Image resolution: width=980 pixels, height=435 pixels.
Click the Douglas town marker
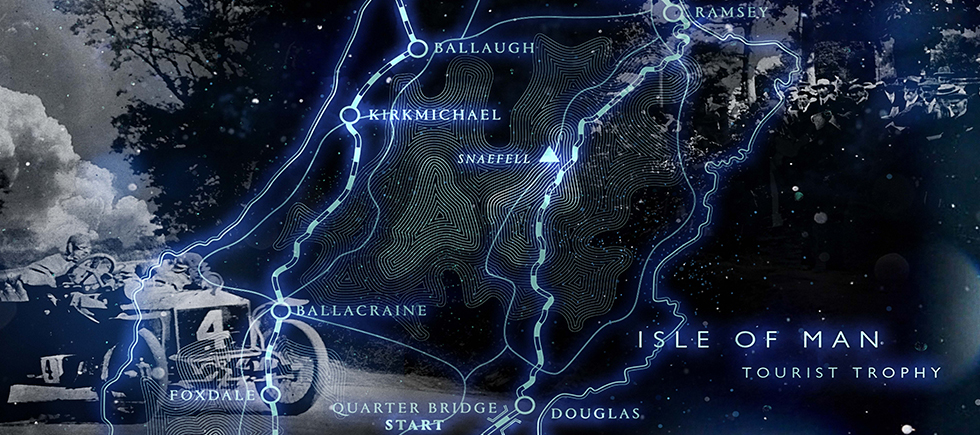click(523, 404)
